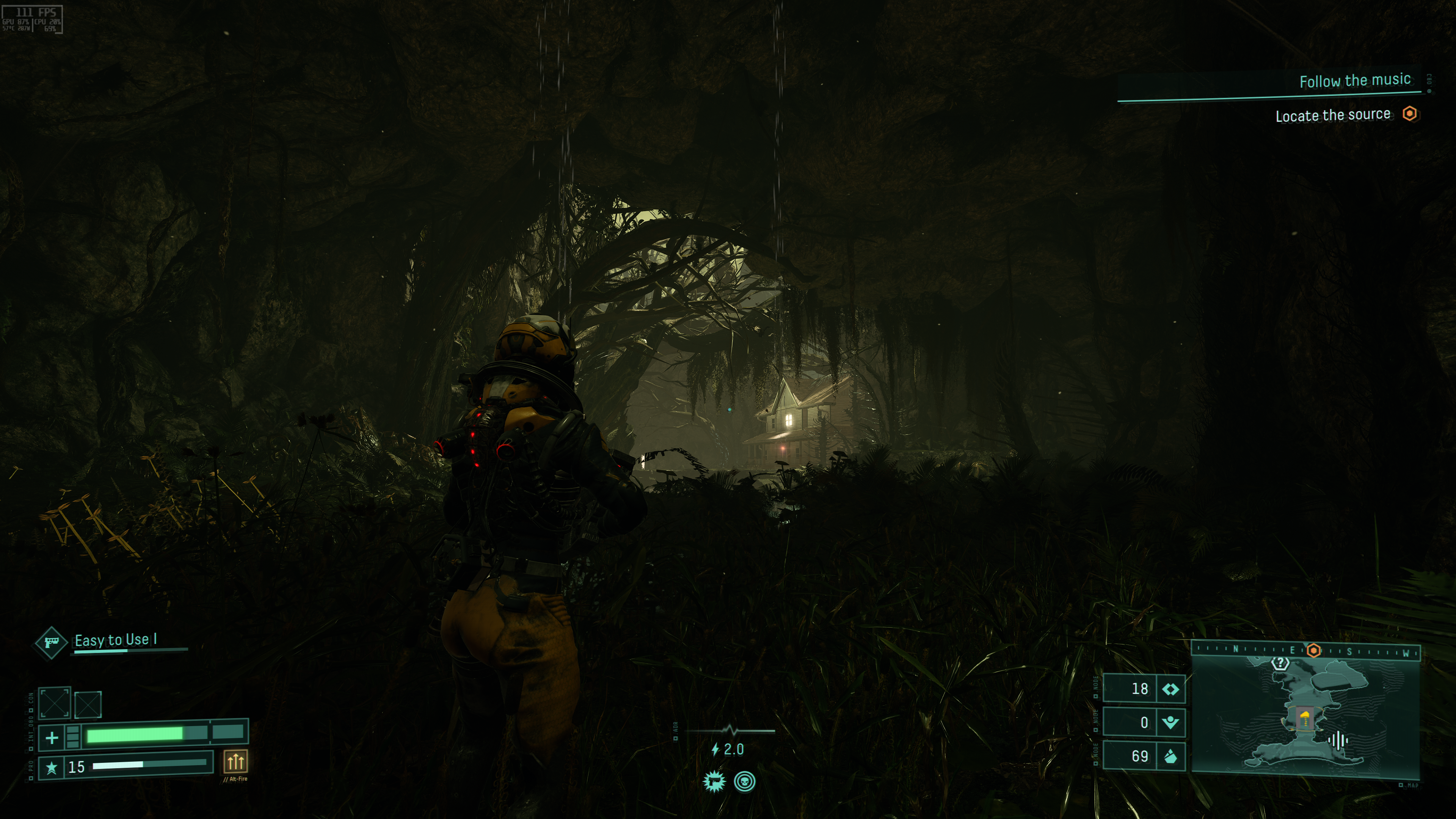Viewport: 1456px width, 819px height.
Task: Select the skull target status icon
Action: click(745, 782)
